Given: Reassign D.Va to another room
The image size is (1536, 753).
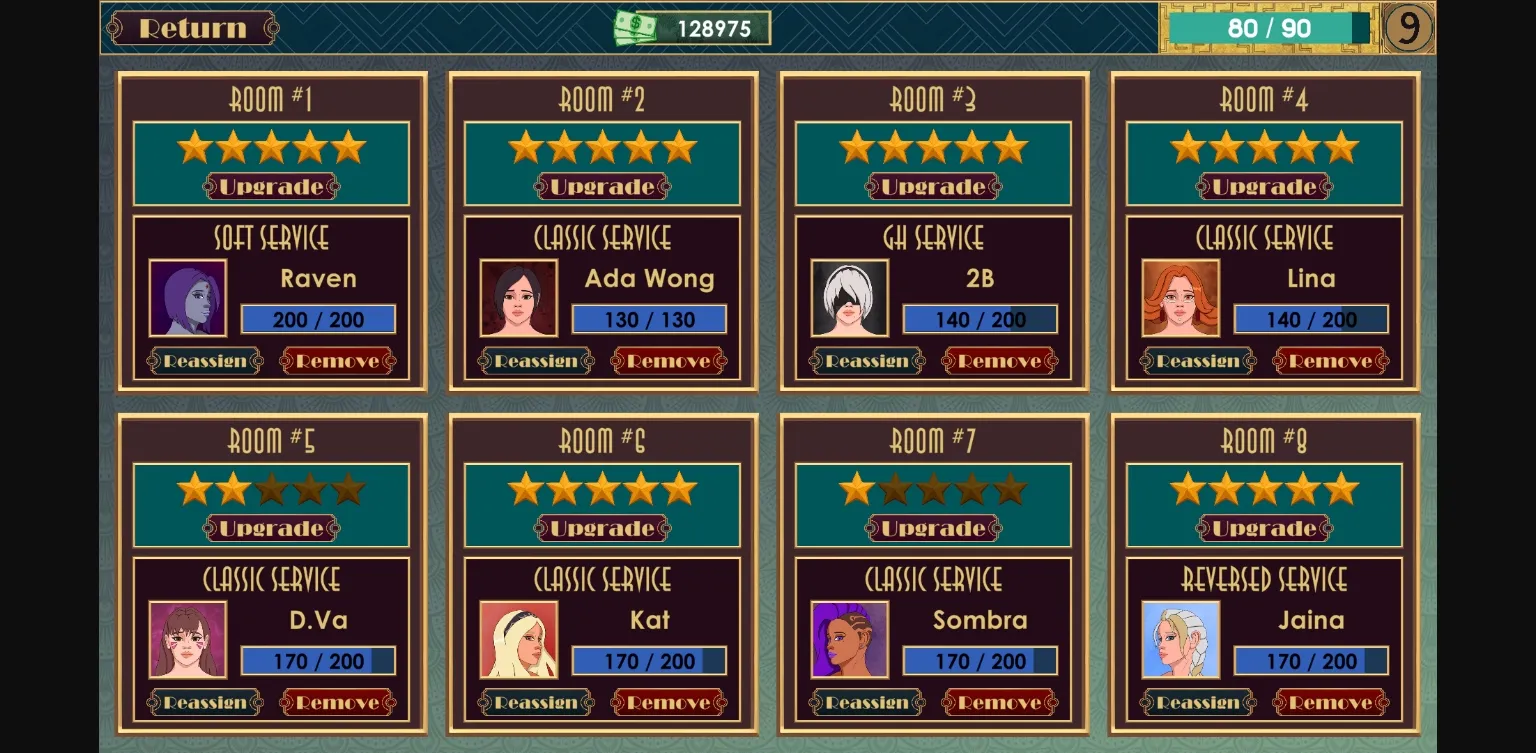Looking at the screenshot, I should (205, 703).
